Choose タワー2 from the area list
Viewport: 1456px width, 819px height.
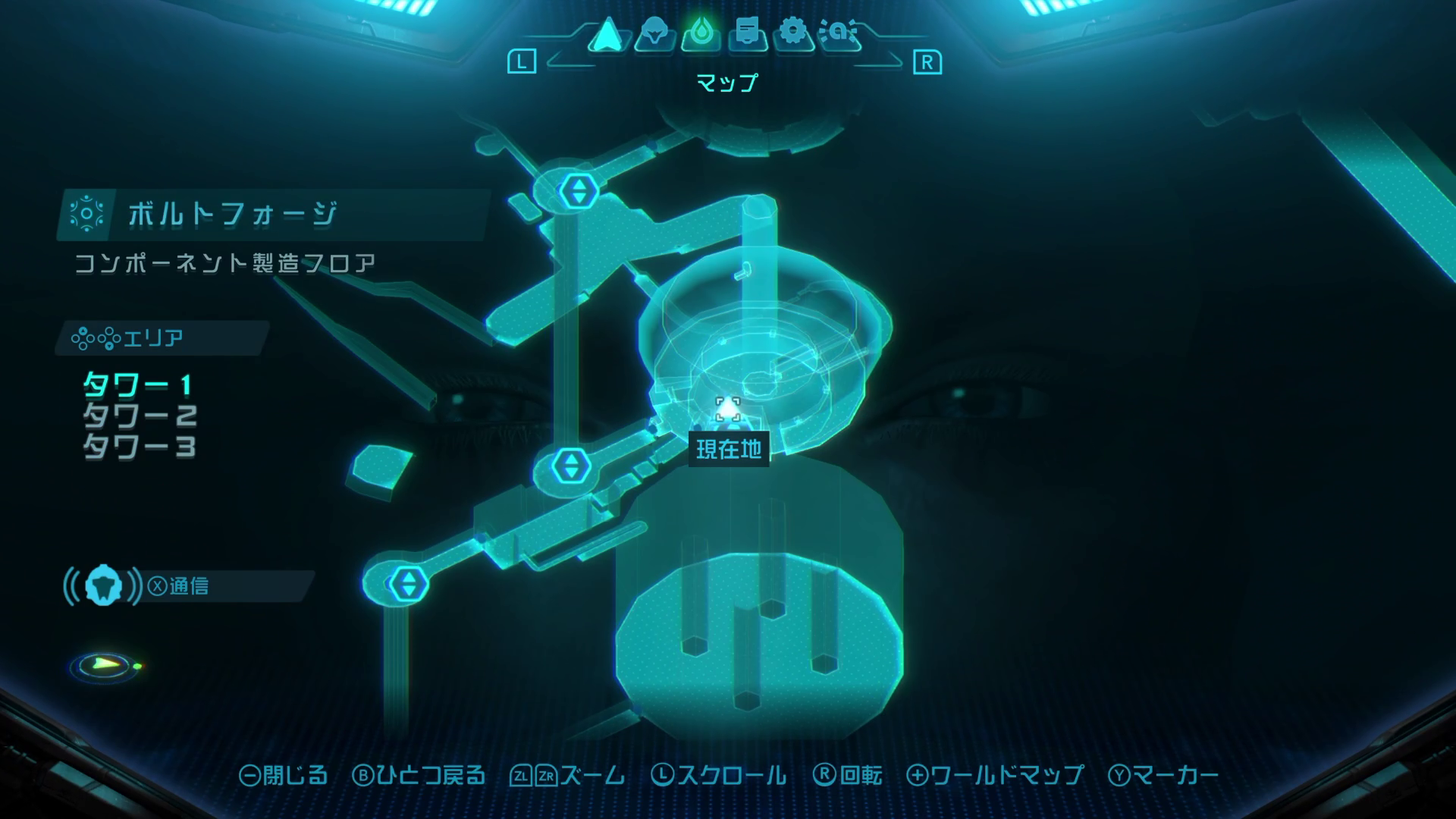tap(140, 416)
